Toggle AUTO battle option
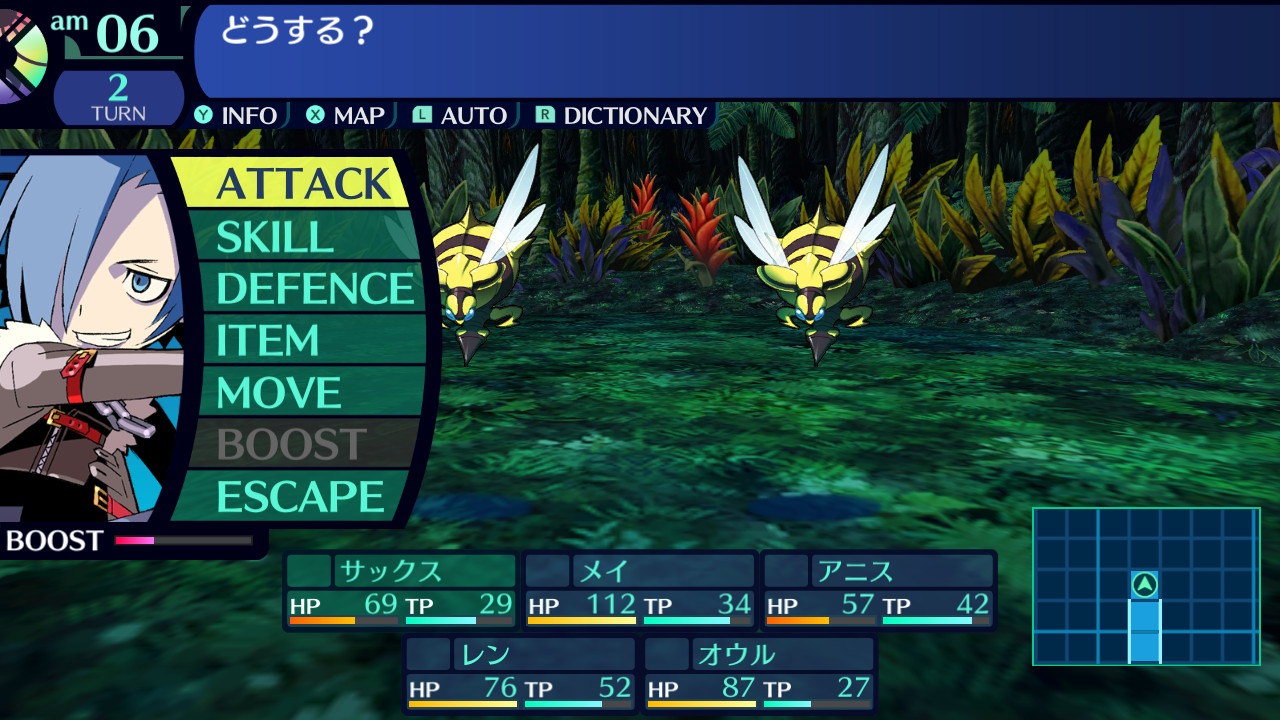This screenshot has height=720, width=1280. pos(461,116)
